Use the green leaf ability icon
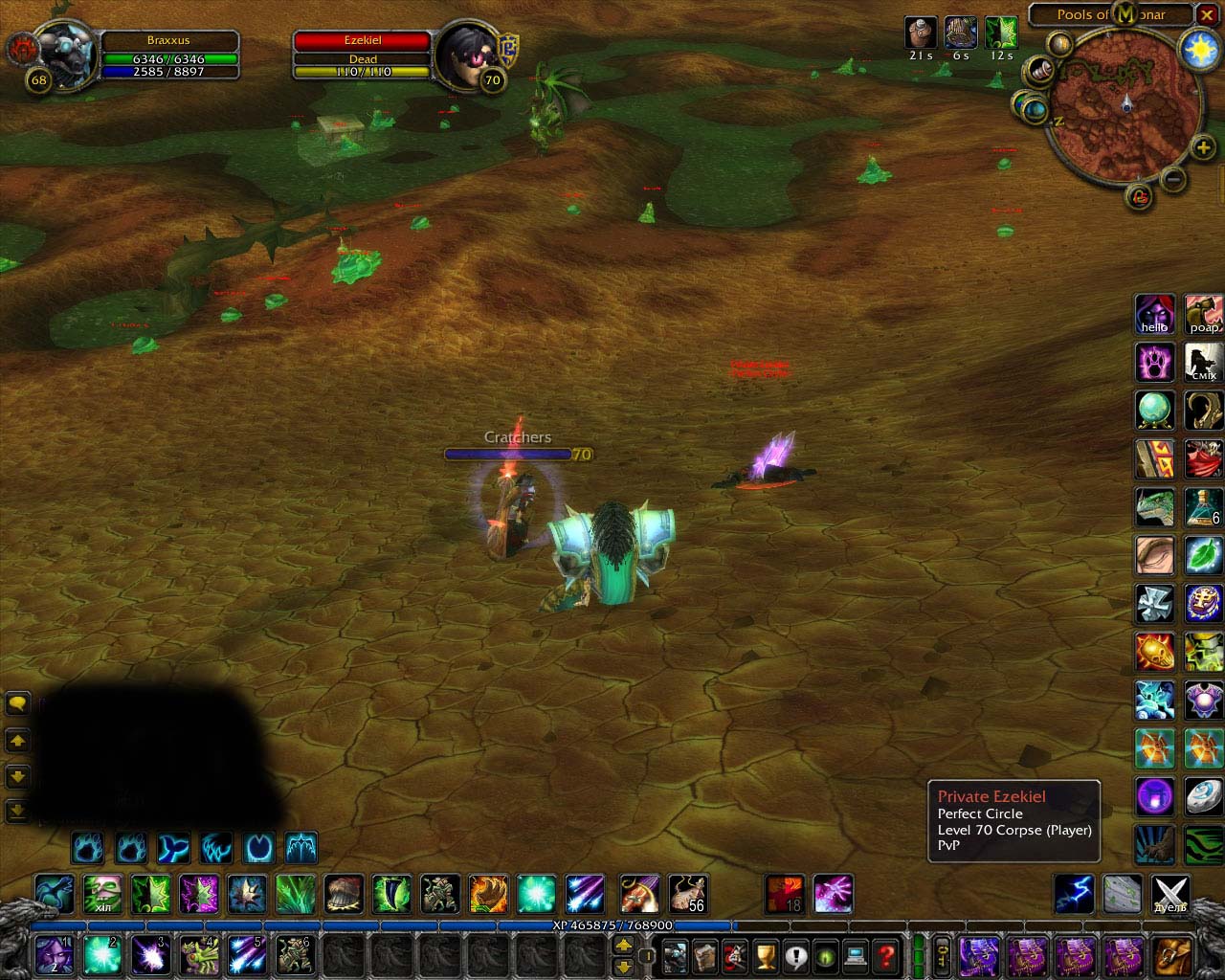The image size is (1225, 980). 1203,554
